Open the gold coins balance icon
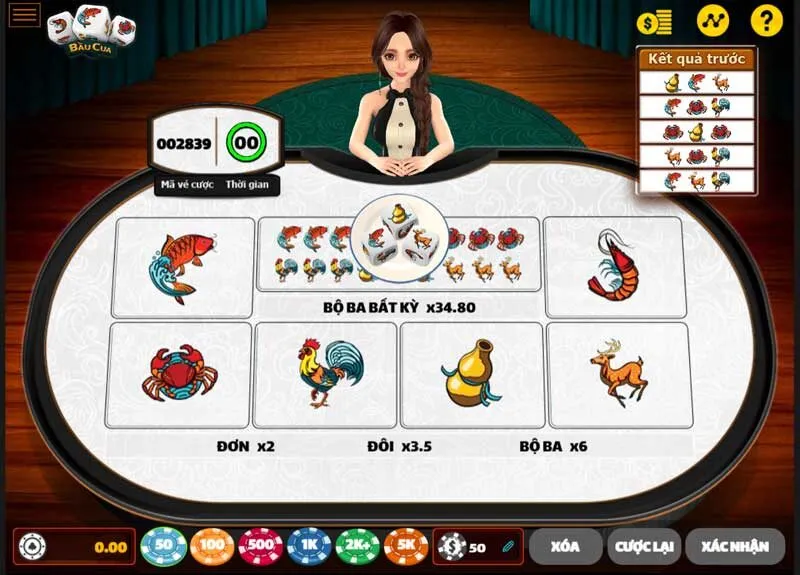Image resolution: width=800 pixels, height=575 pixels. [654, 21]
